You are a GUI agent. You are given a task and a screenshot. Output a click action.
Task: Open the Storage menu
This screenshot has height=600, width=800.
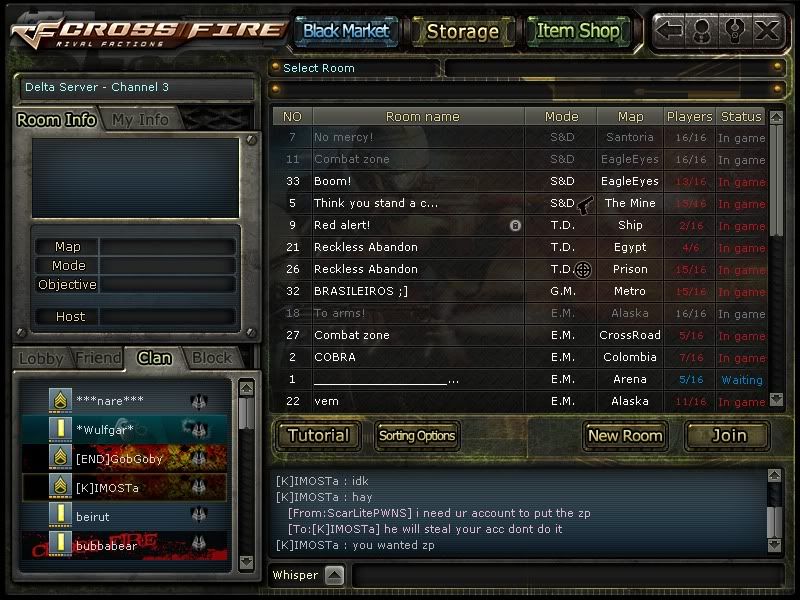(x=462, y=31)
